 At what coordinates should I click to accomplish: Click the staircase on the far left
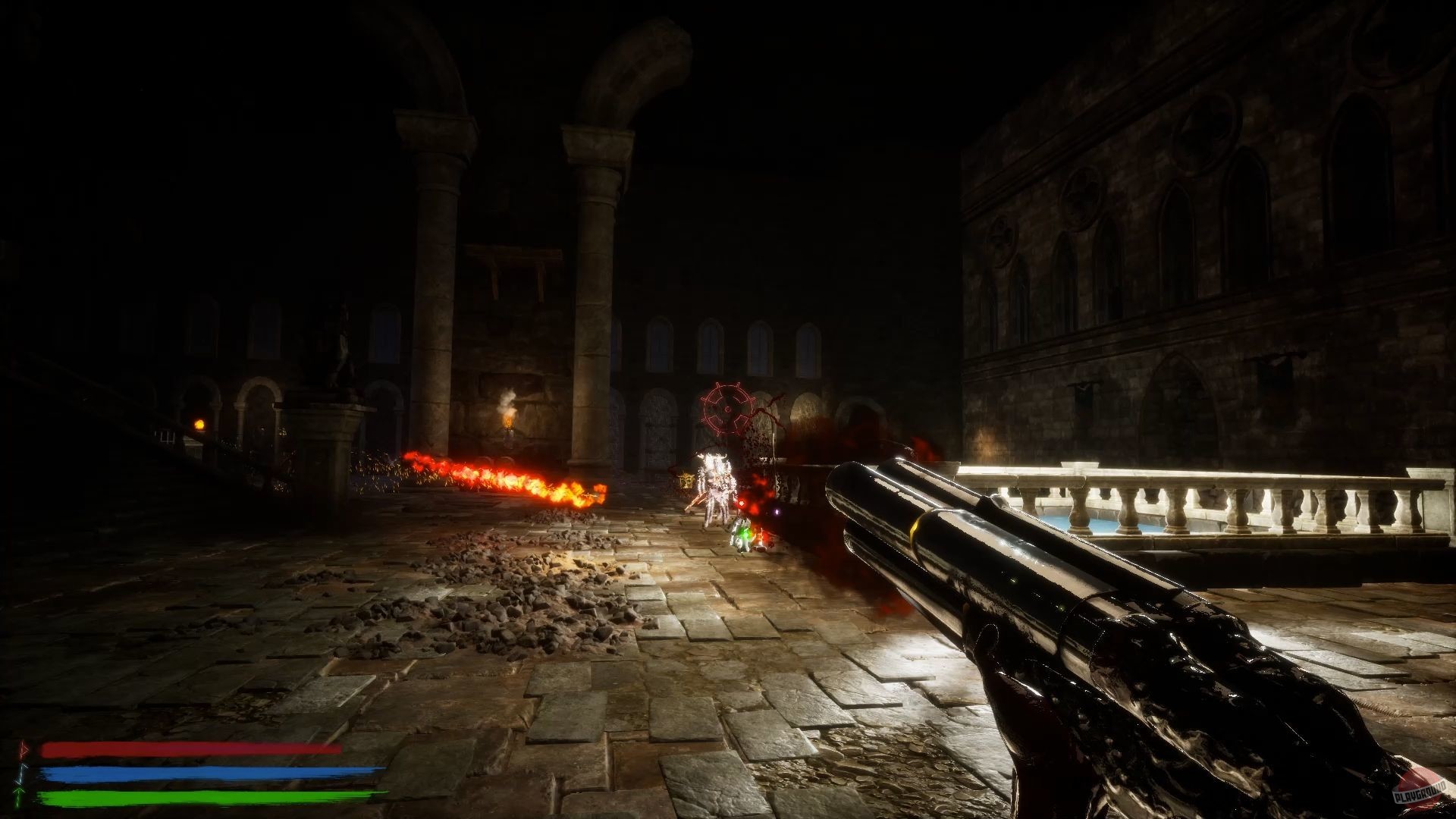(x=99, y=432)
